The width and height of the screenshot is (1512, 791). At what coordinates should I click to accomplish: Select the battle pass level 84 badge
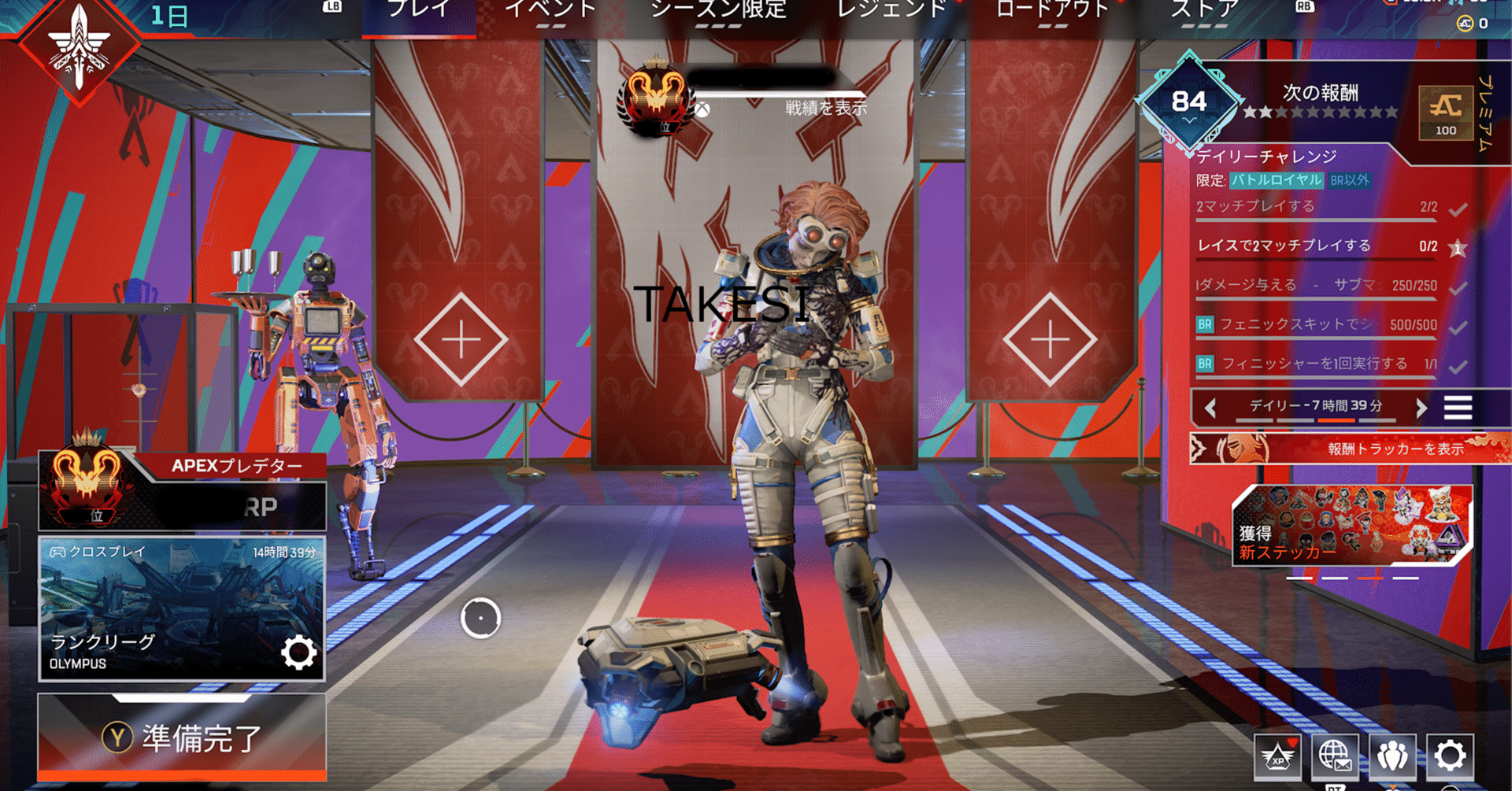pyautogui.click(x=1189, y=100)
